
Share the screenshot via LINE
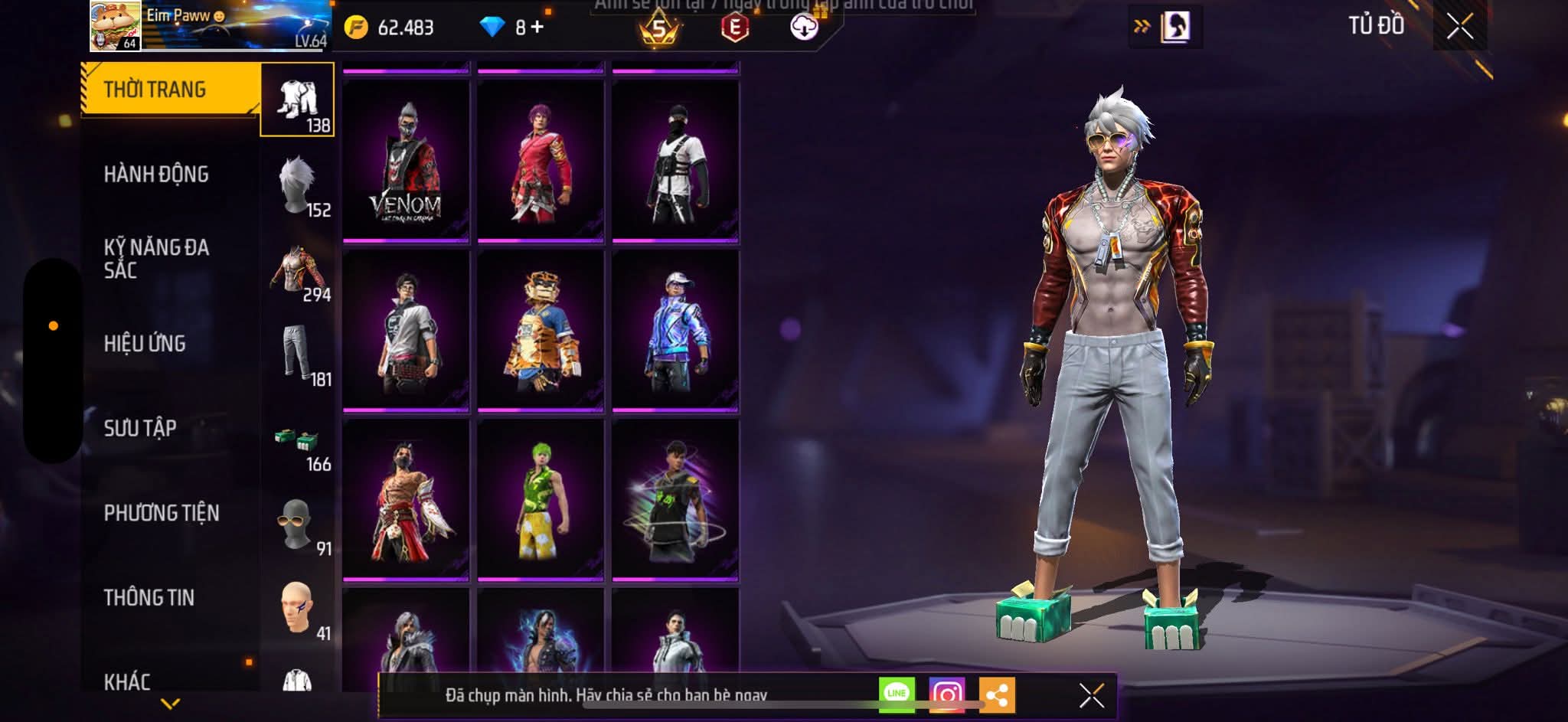point(897,694)
